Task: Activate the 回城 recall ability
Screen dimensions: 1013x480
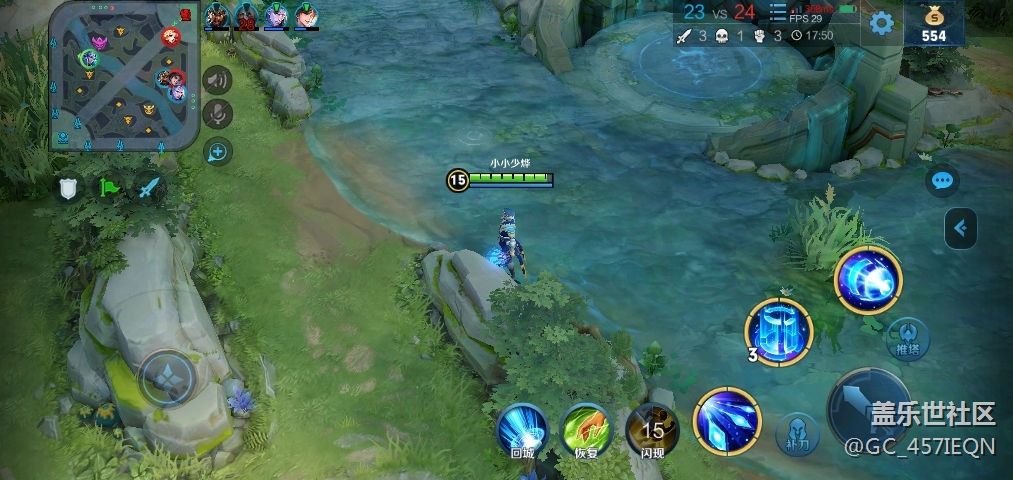Action: pyautogui.click(x=522, y=430)
